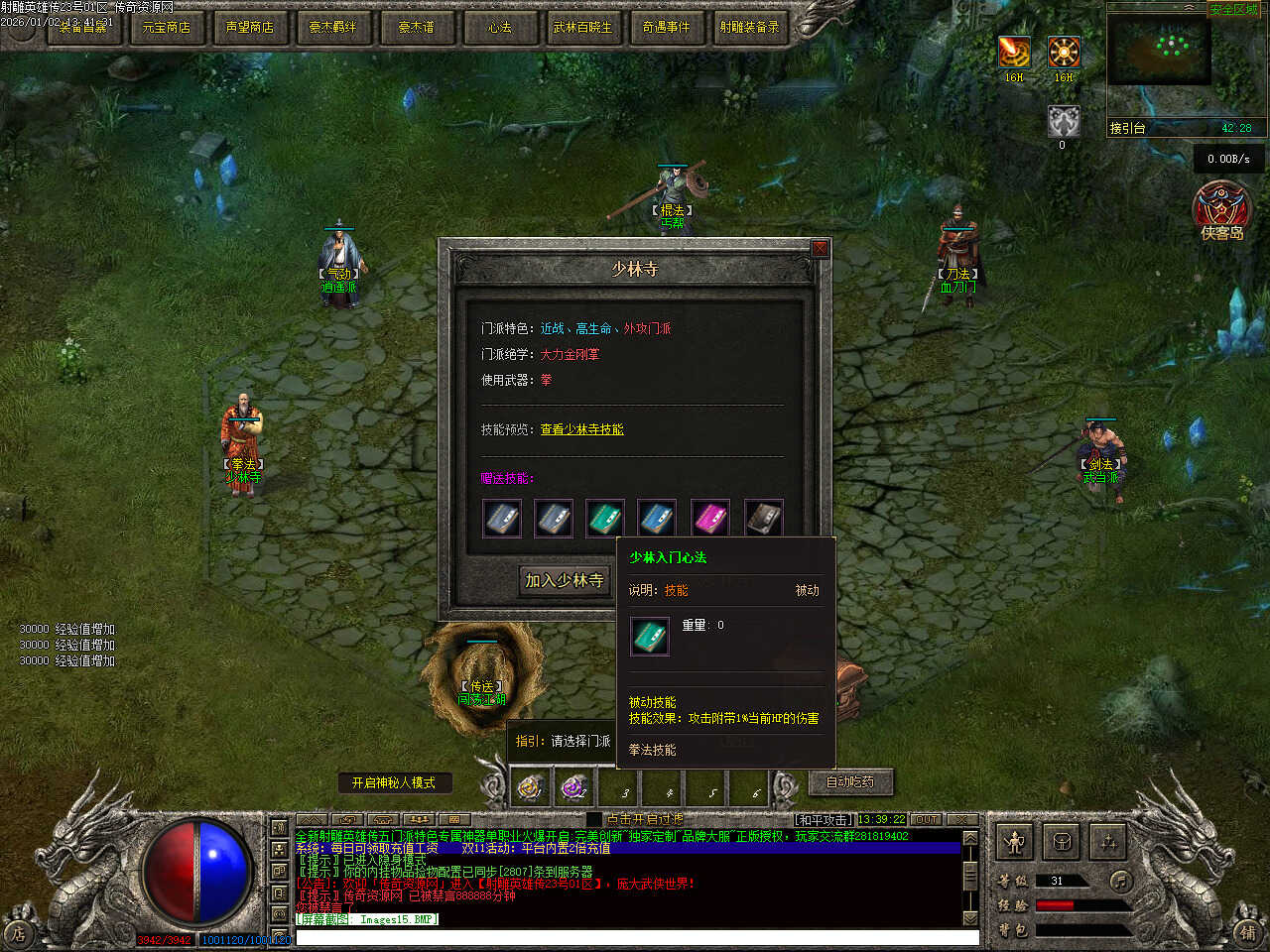The image size is (1270, 952).
Task: Click the 自动吃药 auto-potion button
Action: click(x=850, y=781)
